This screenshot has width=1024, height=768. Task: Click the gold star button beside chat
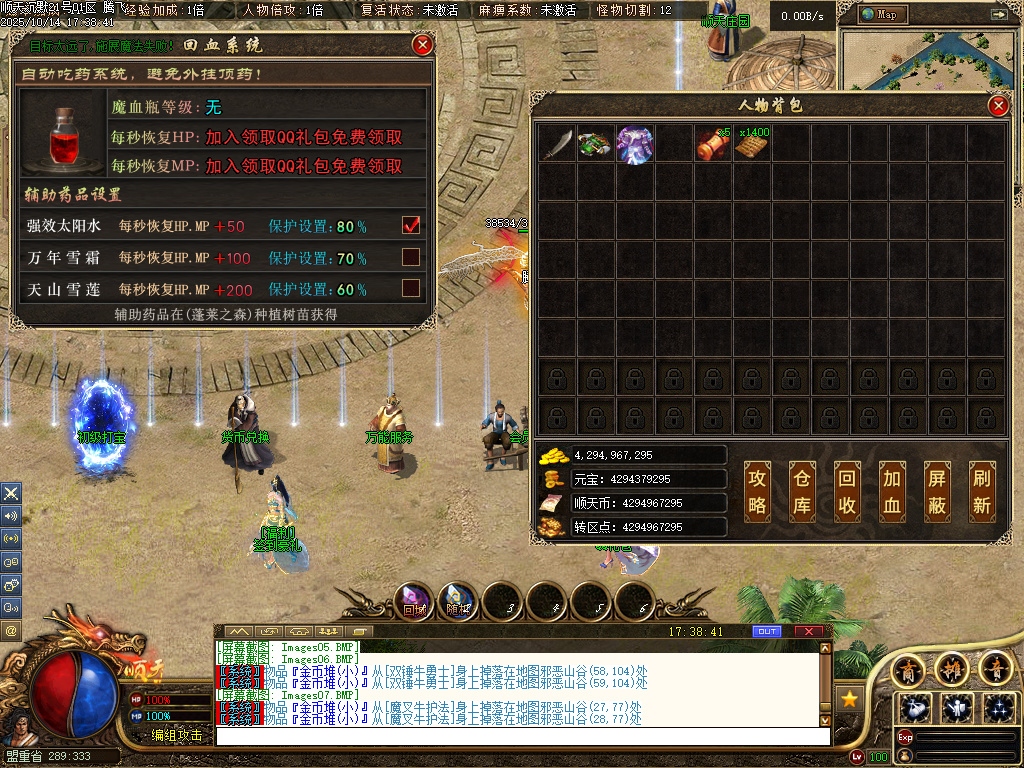click(x=850, y=698)
